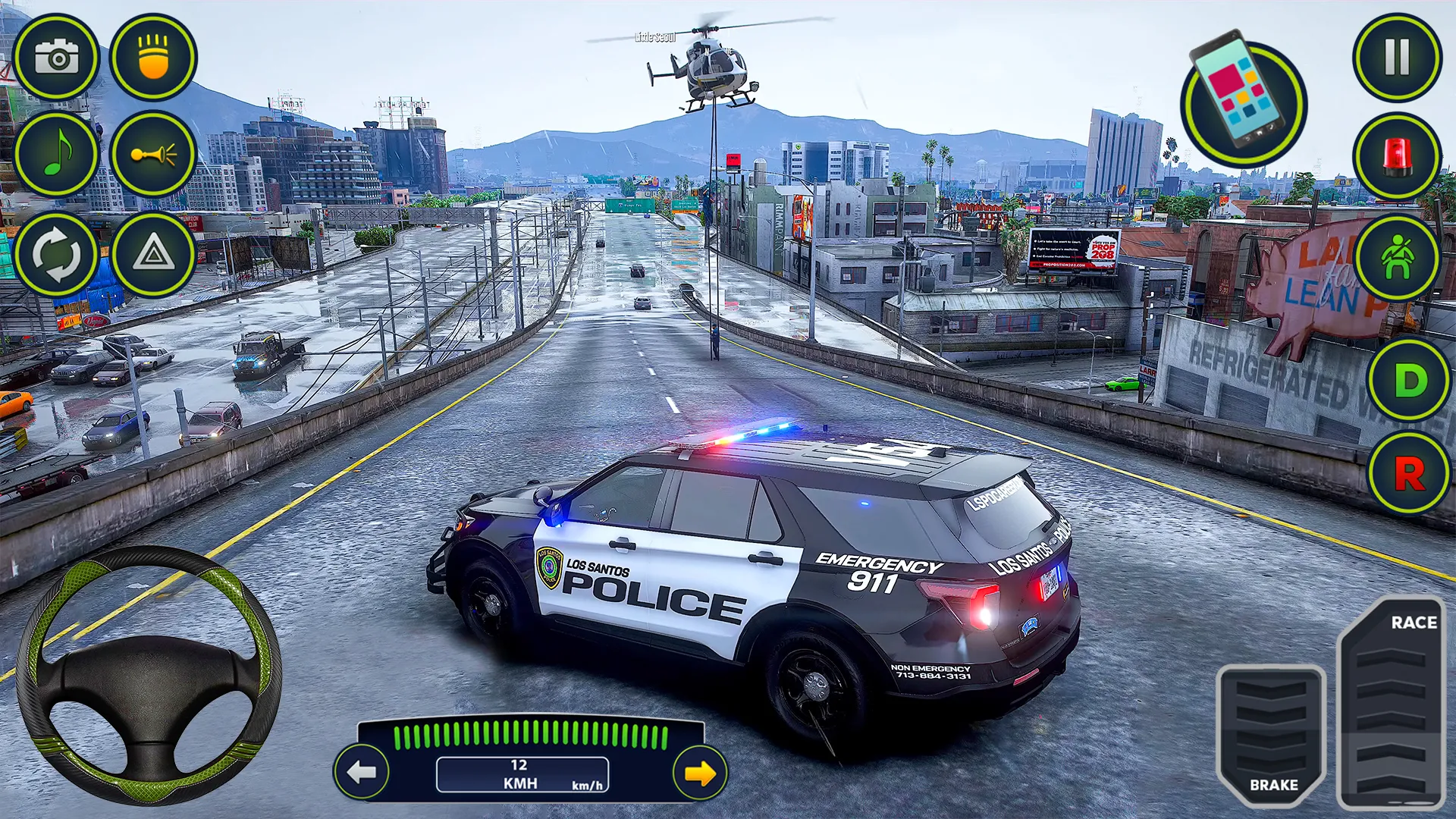1456x819 pixels.
Task: Signal right with the yellow arrow
Action: [699, 773]
